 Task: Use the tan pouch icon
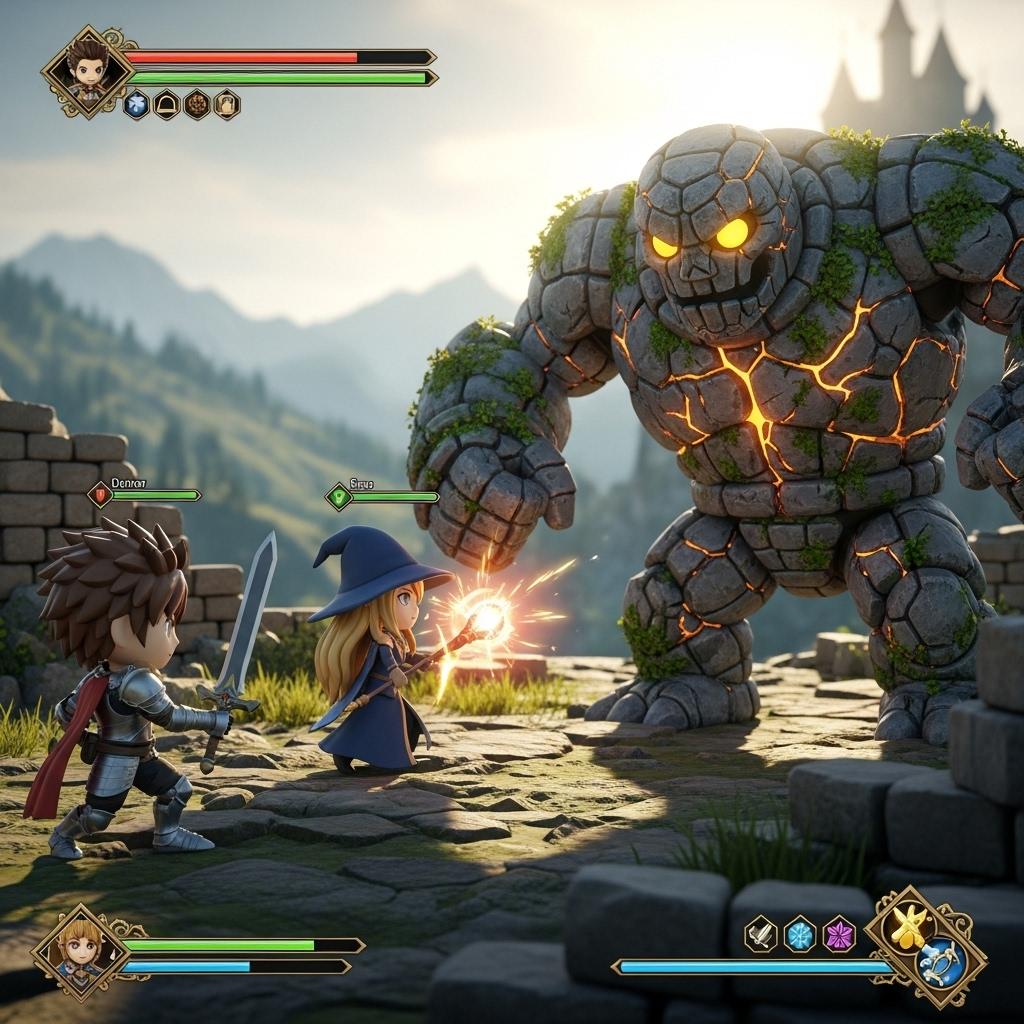[227, 104]
